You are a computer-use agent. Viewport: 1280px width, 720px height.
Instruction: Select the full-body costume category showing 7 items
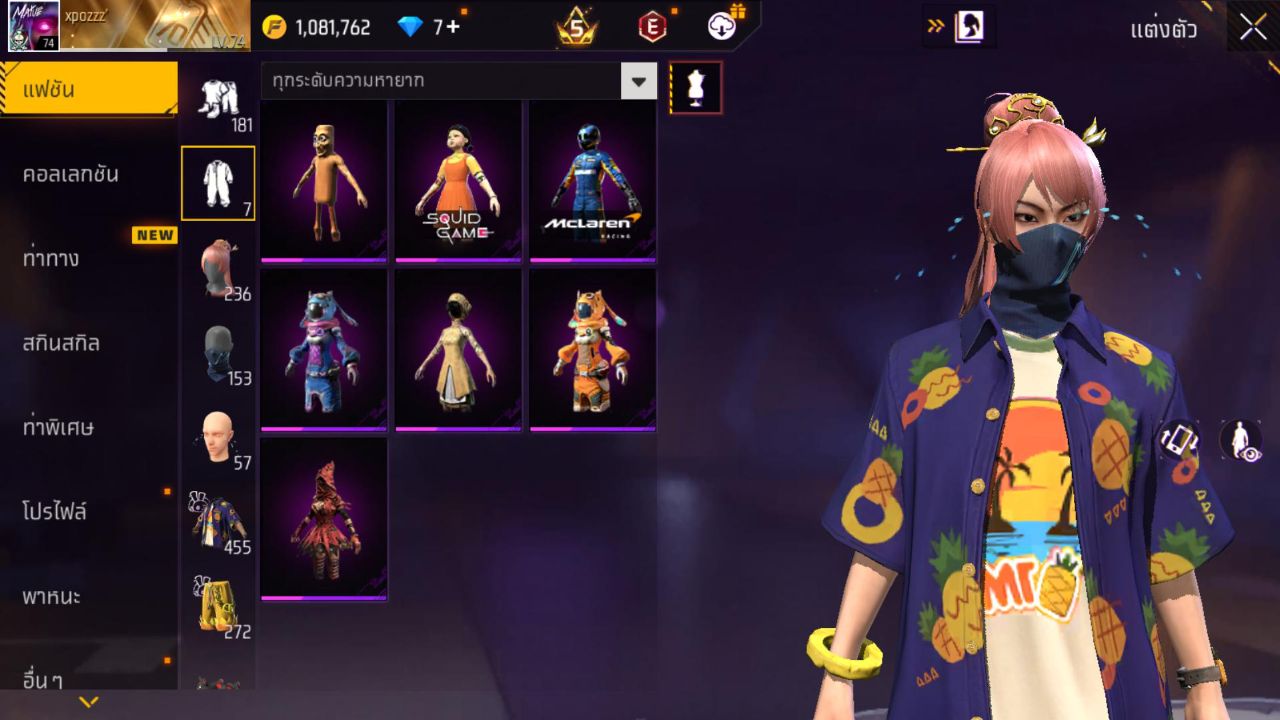[217, 183]
